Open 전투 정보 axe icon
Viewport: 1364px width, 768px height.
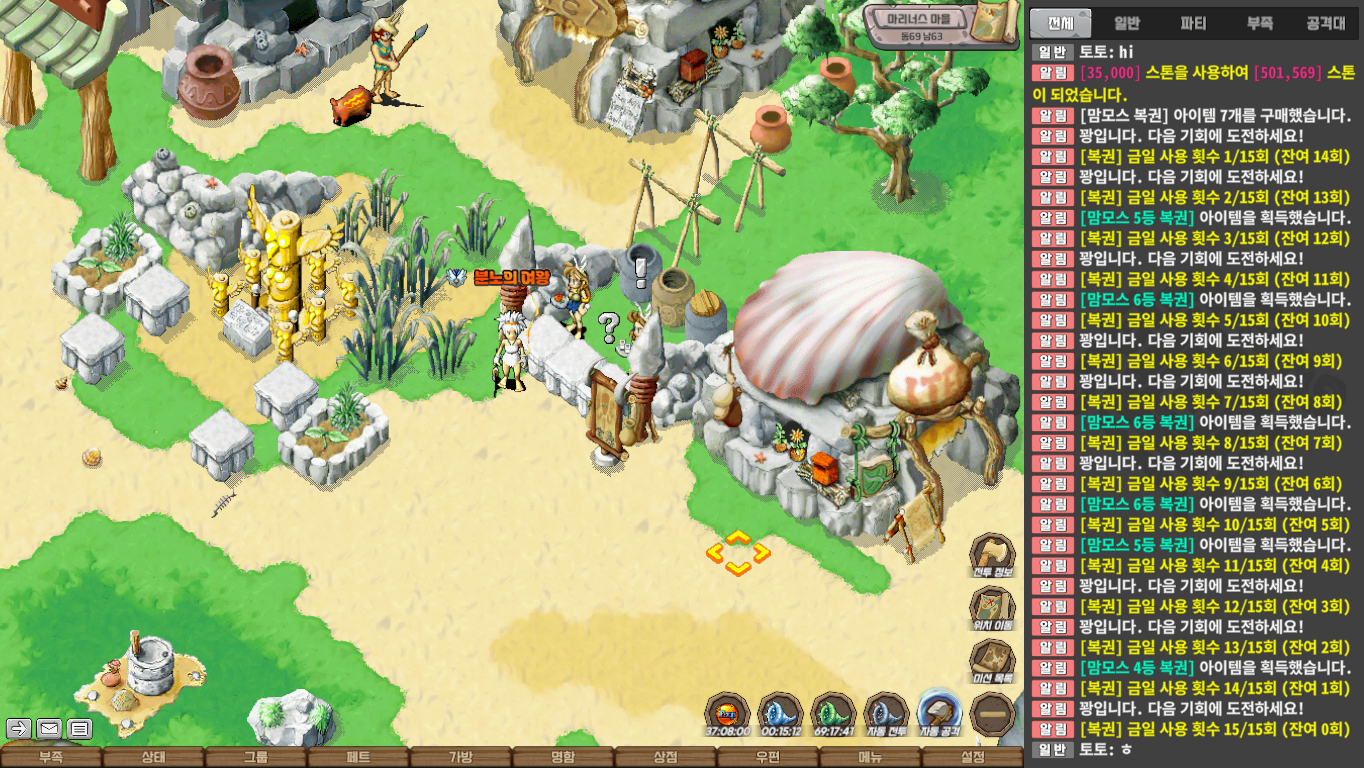[993, 556]
